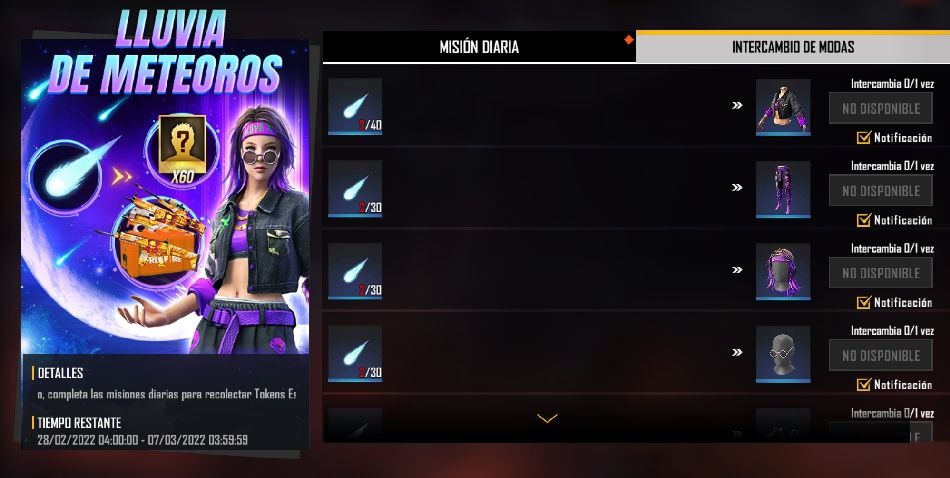Click No Disponible button beside the glasses
The height and width of the screenshot is (478, 950).
pyautogui.click(x=880, y=355)
